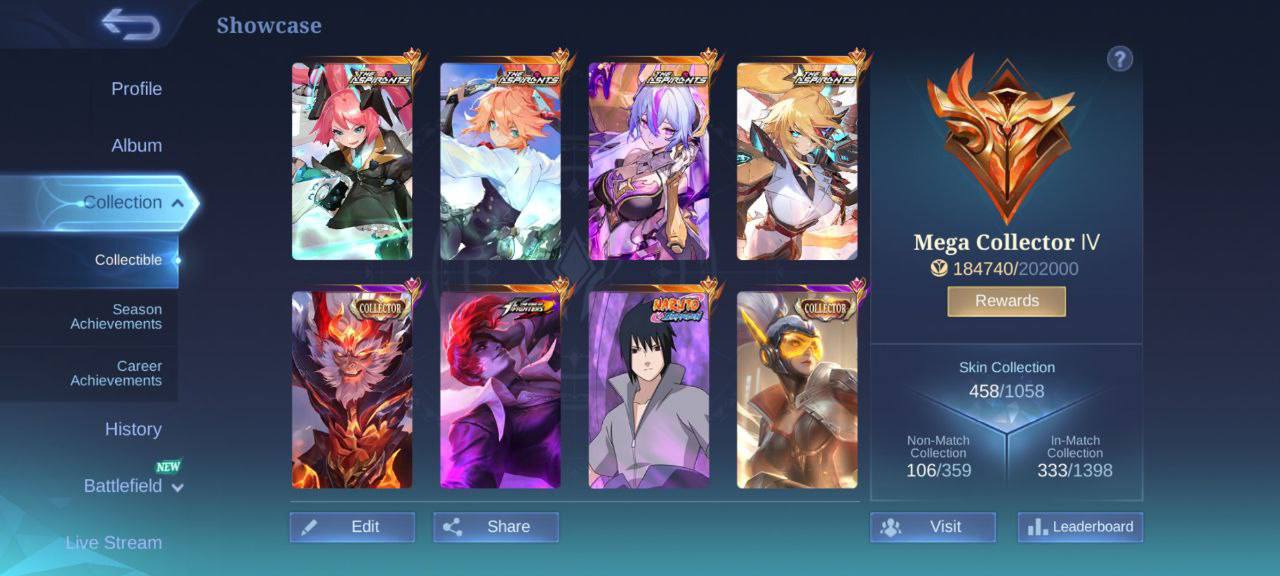1280x576 pixels.
Task: Open Season Achievements
Action: click(116, 317)
